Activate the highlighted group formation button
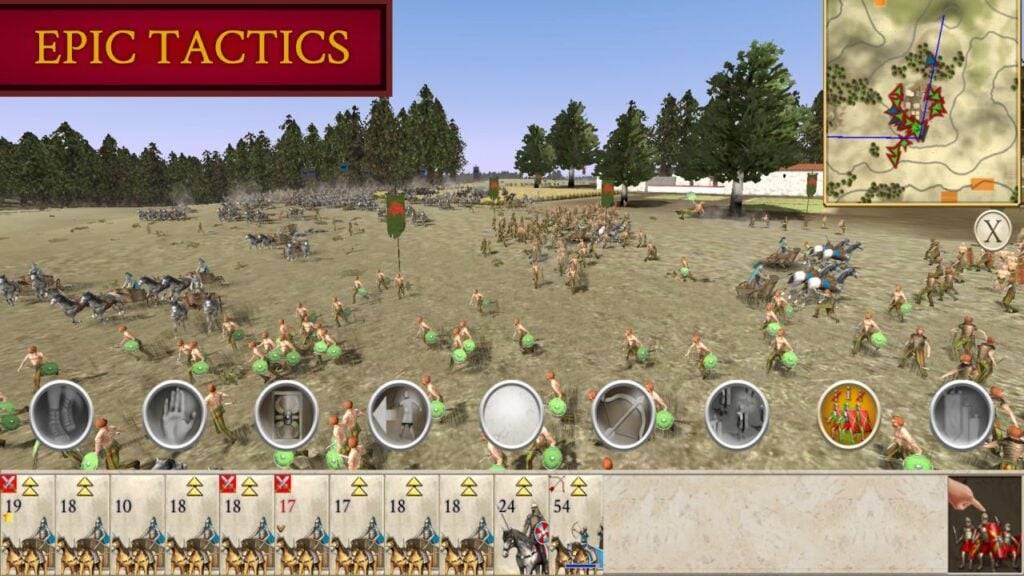 point(849,414)
